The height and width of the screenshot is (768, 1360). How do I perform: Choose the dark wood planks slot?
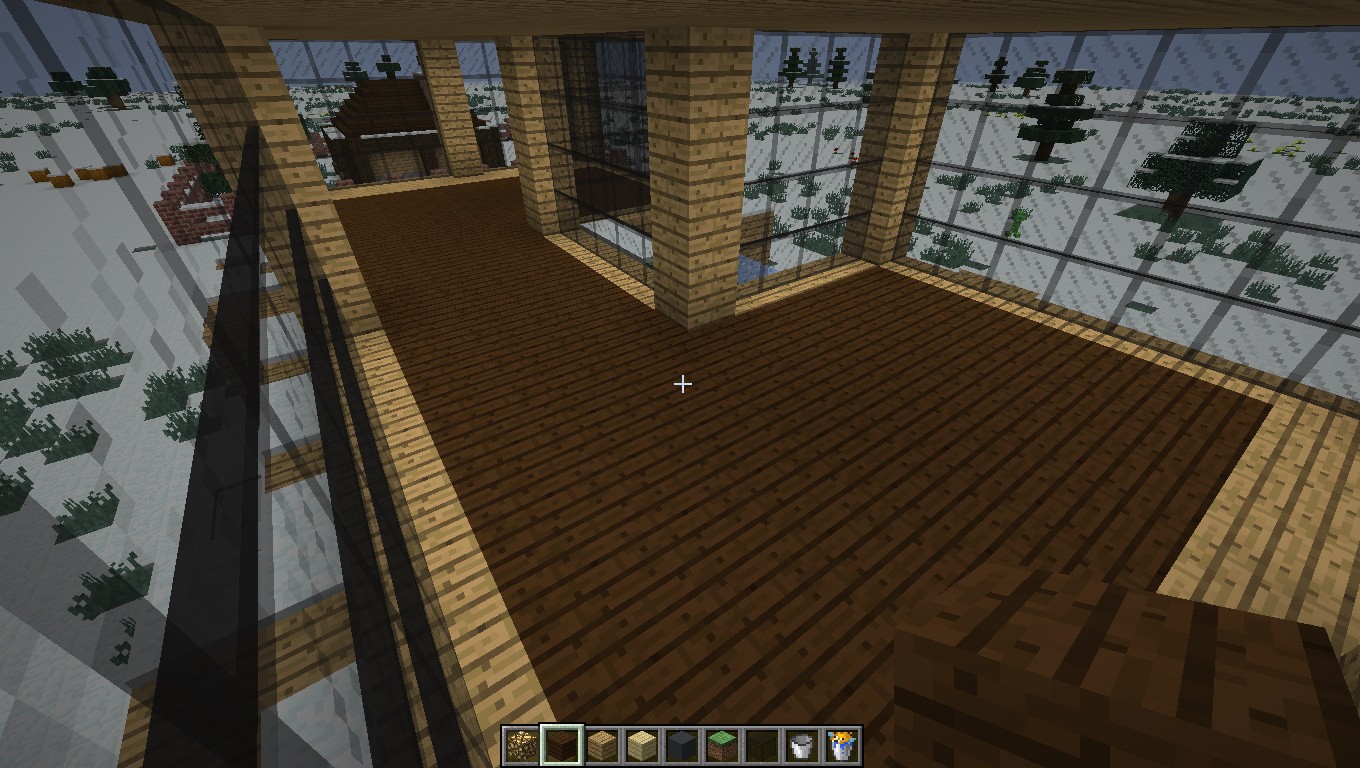(561, 745)
